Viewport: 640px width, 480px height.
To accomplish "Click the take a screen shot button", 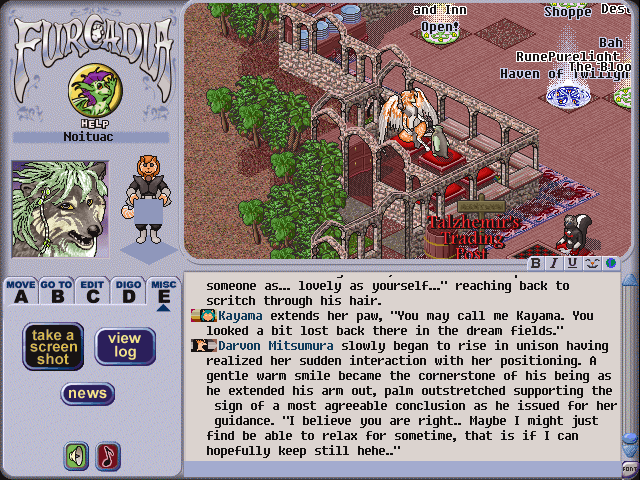I will tap(53, 346).
